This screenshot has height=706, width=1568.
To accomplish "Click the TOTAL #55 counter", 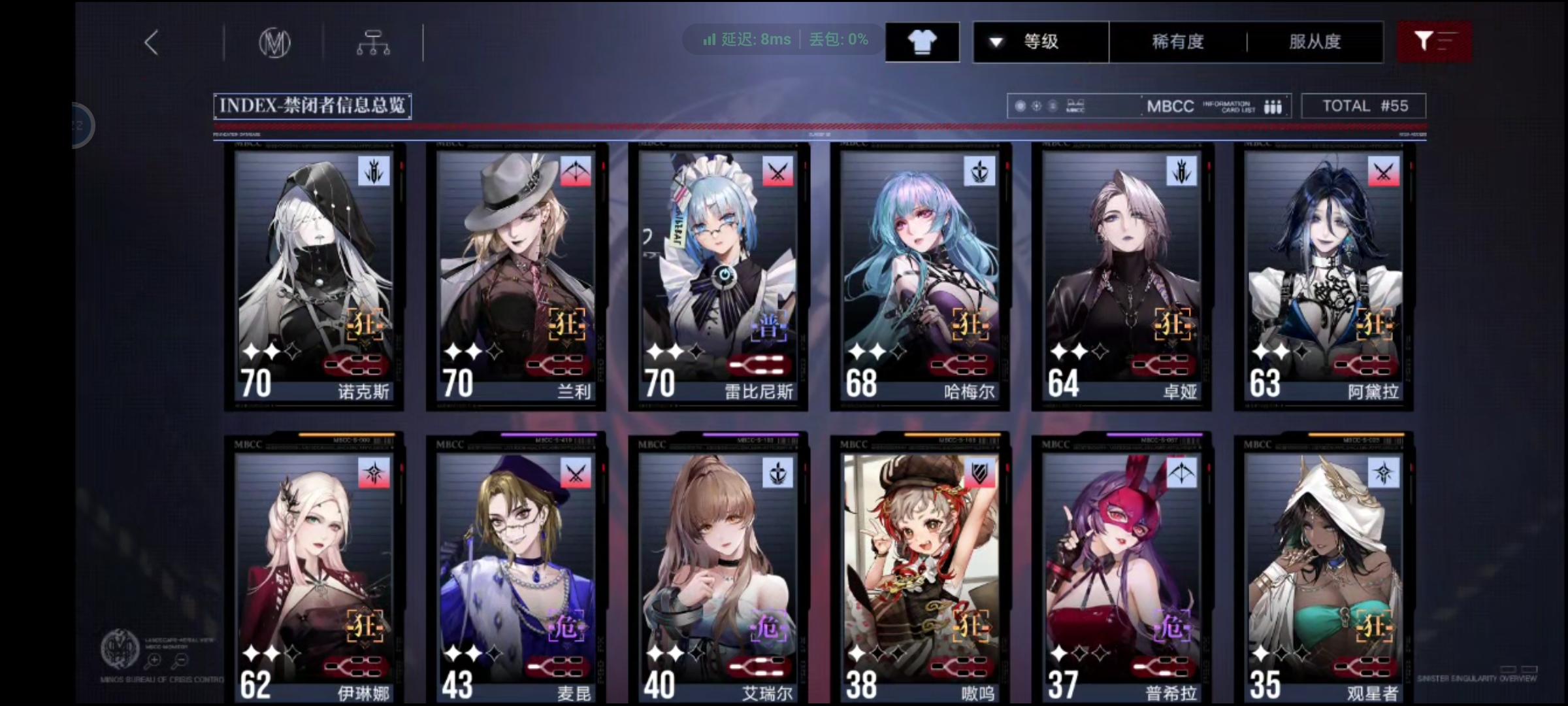I will click(1363, 105).
